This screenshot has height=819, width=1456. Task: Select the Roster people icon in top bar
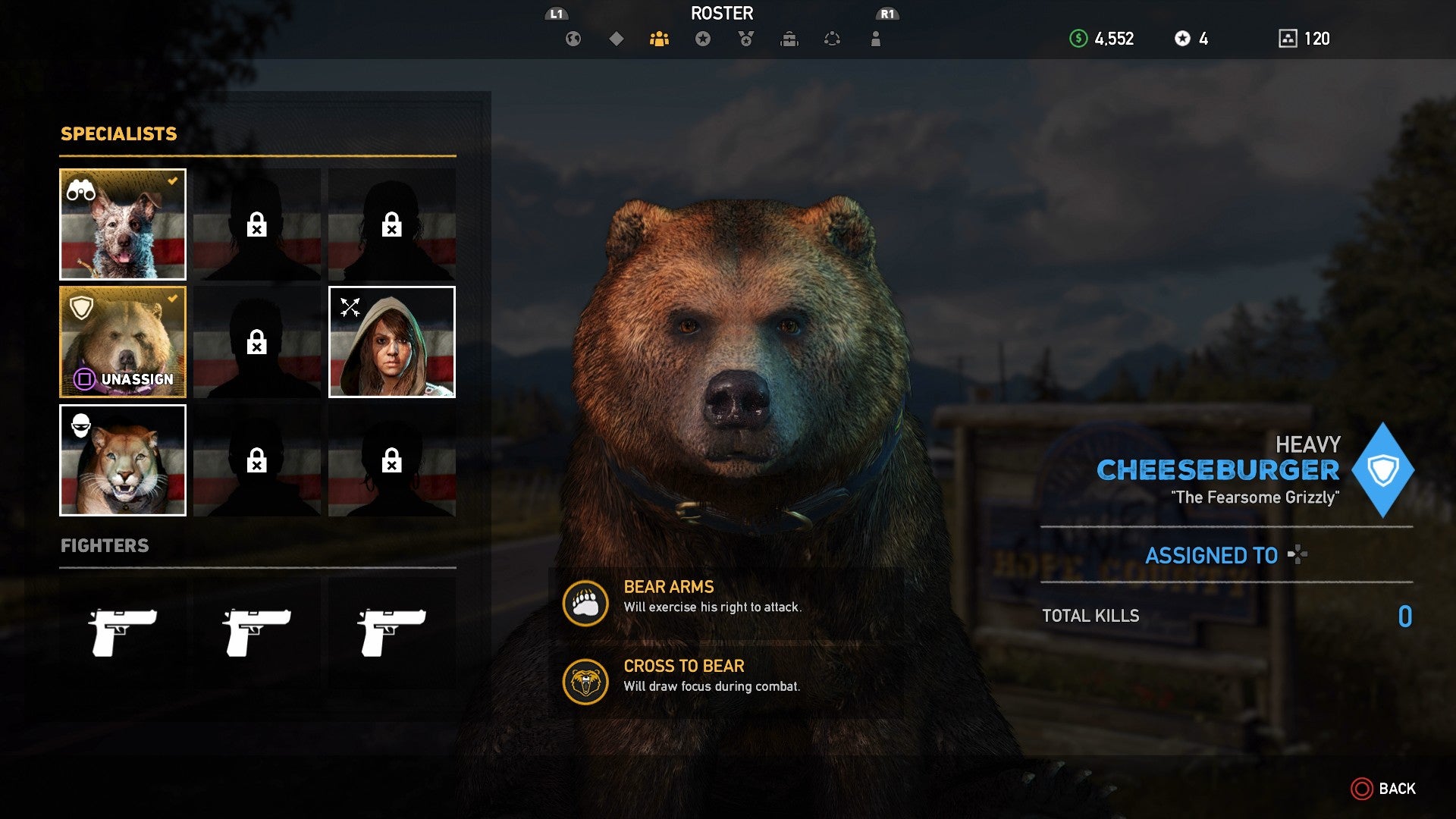coord(659,39)
